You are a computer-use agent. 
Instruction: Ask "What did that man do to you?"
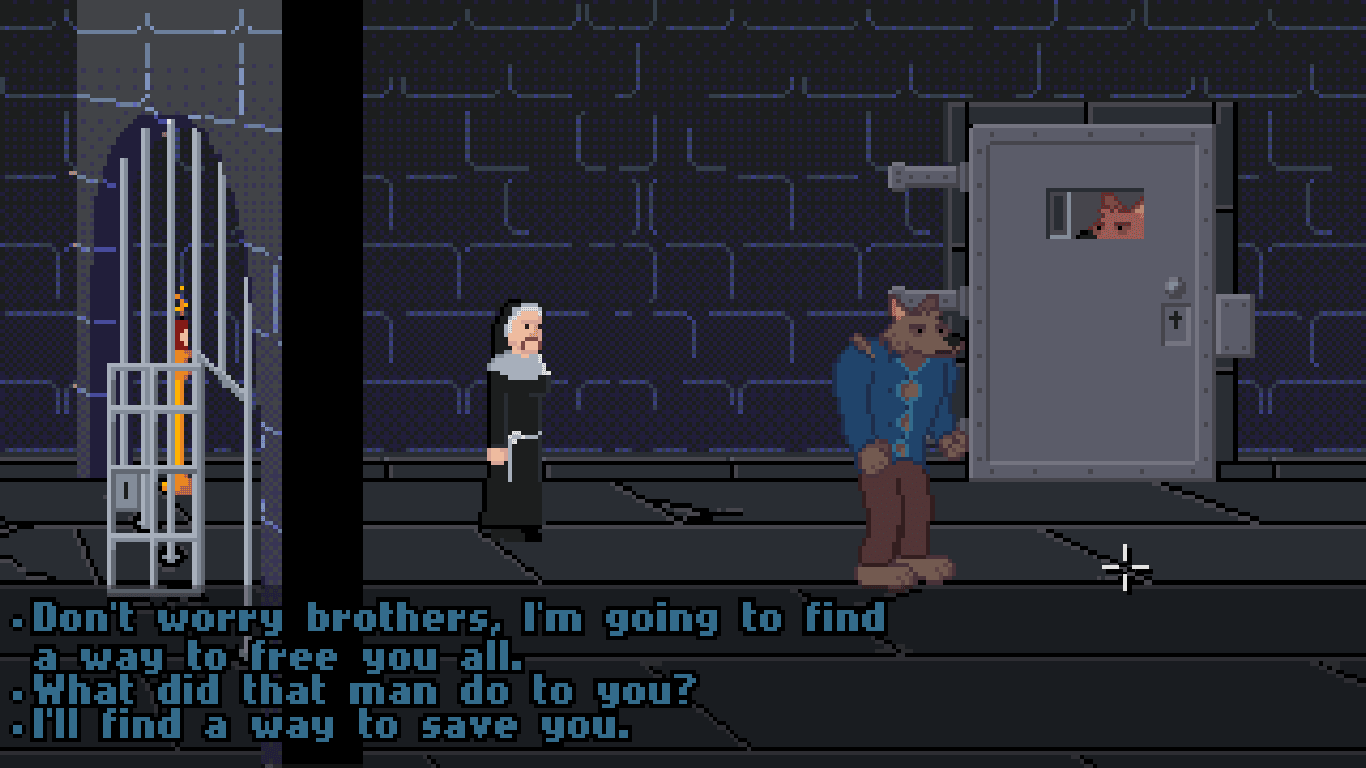[364, 691]
